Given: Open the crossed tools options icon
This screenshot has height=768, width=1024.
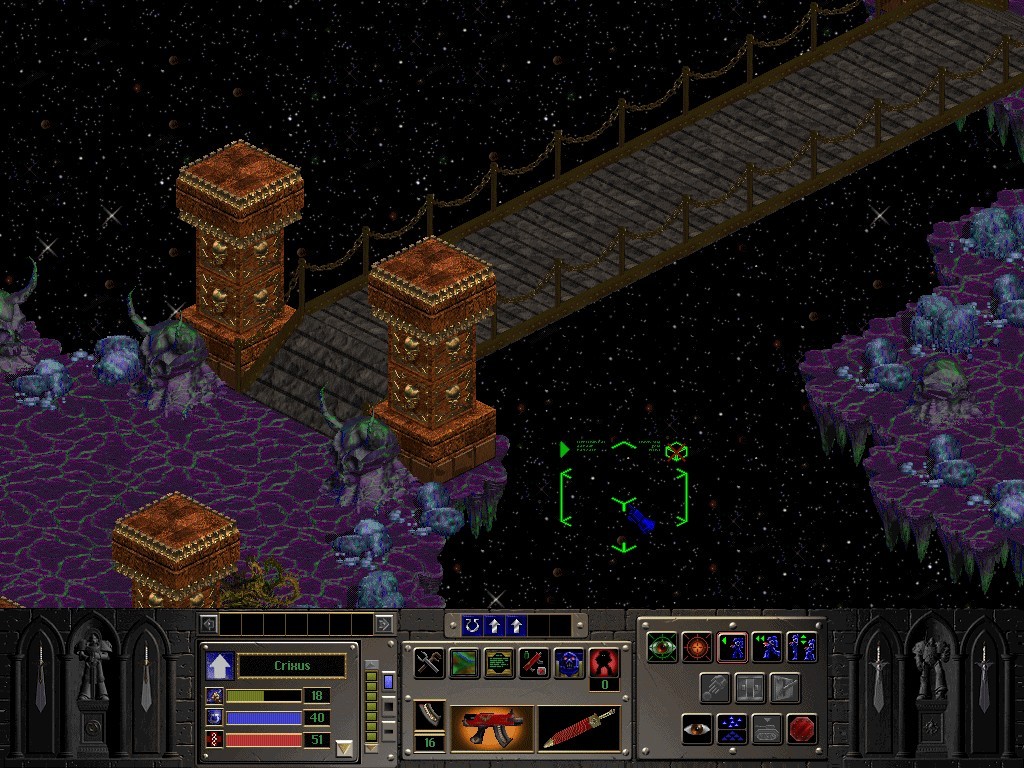Looking at the screenshot, I should tap(430, 663).
